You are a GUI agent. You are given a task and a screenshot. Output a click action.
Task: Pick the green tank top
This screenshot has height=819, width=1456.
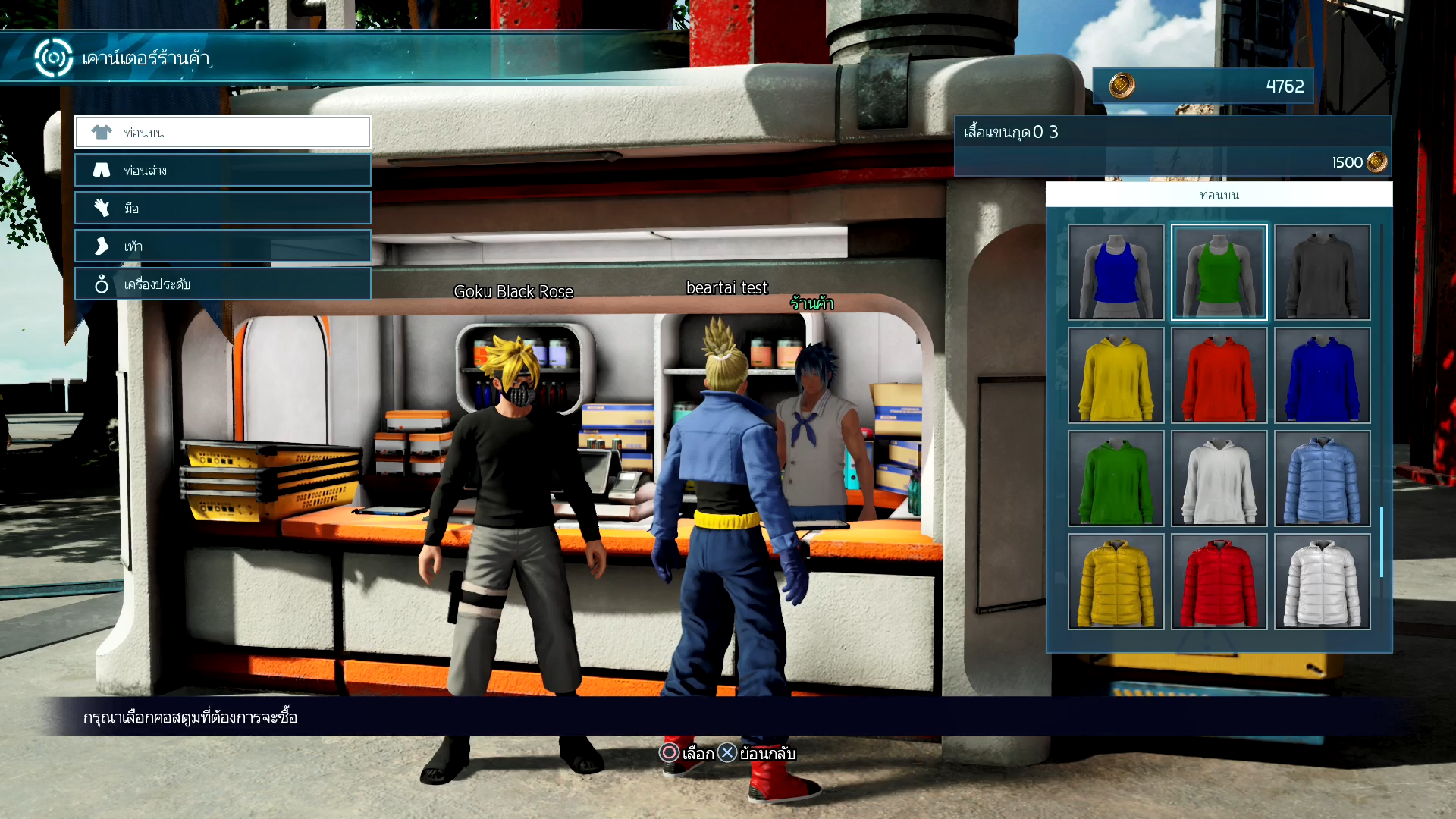1219,272
